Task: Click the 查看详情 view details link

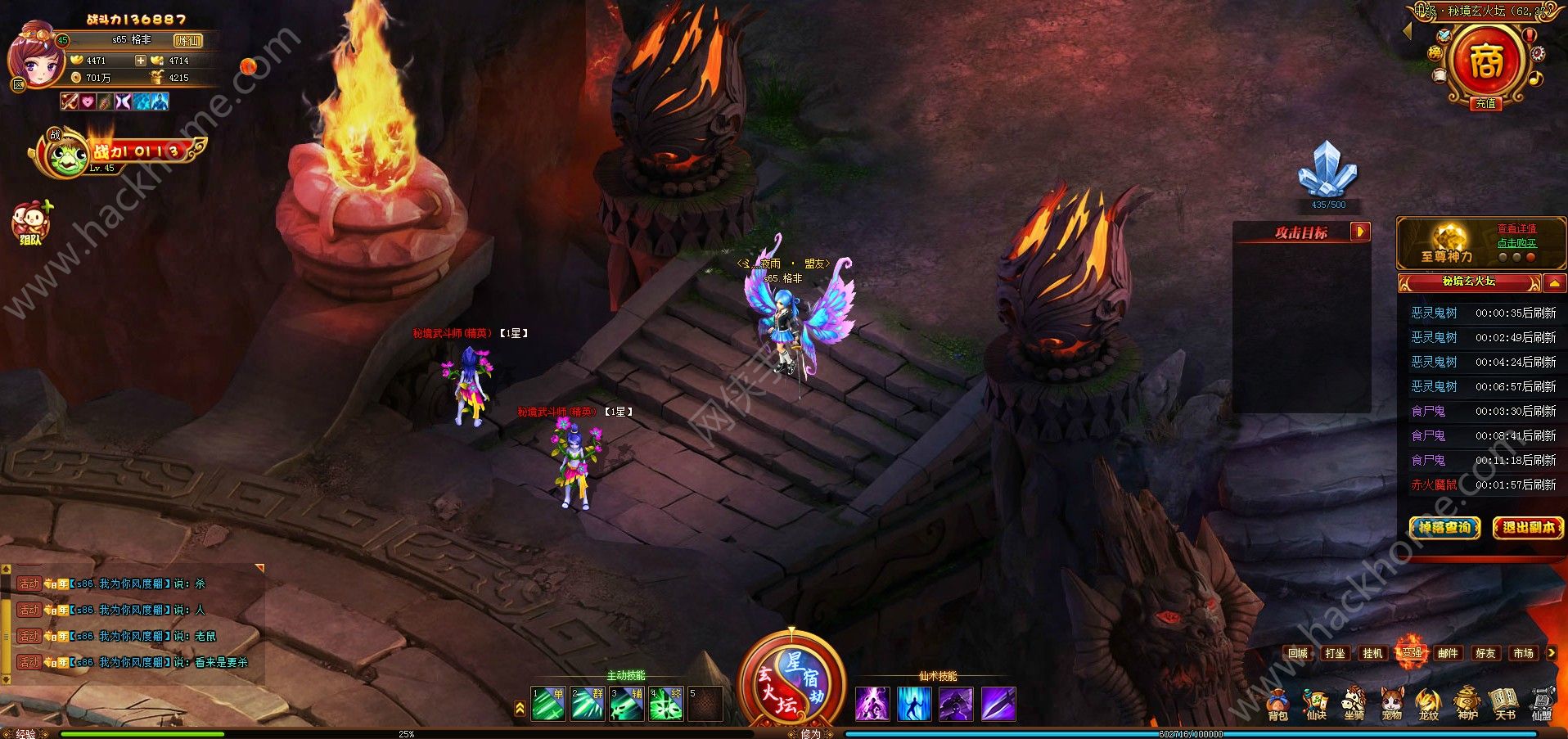Action: 1516,229
